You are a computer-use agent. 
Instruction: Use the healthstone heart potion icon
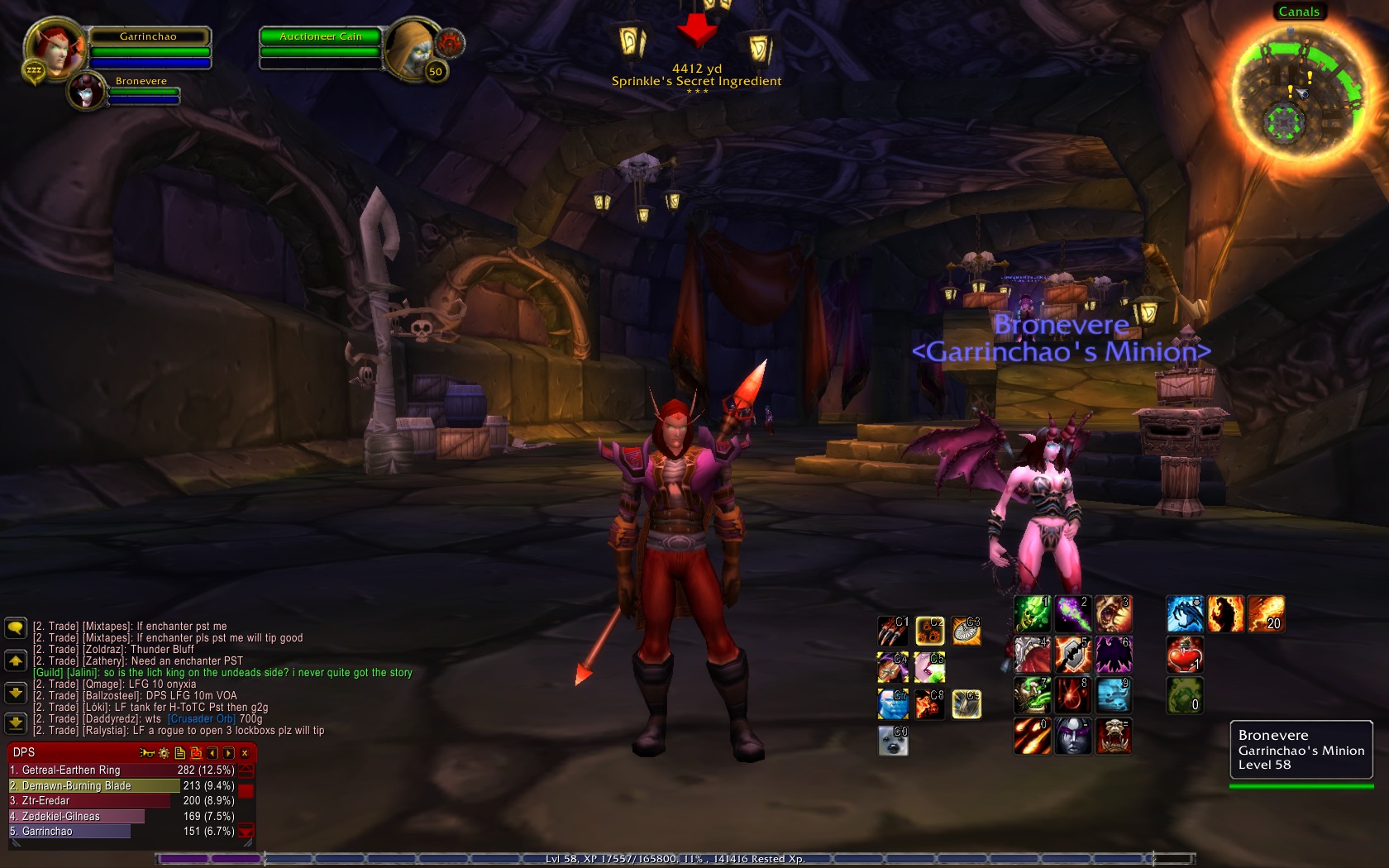[x=1184, y=654]
